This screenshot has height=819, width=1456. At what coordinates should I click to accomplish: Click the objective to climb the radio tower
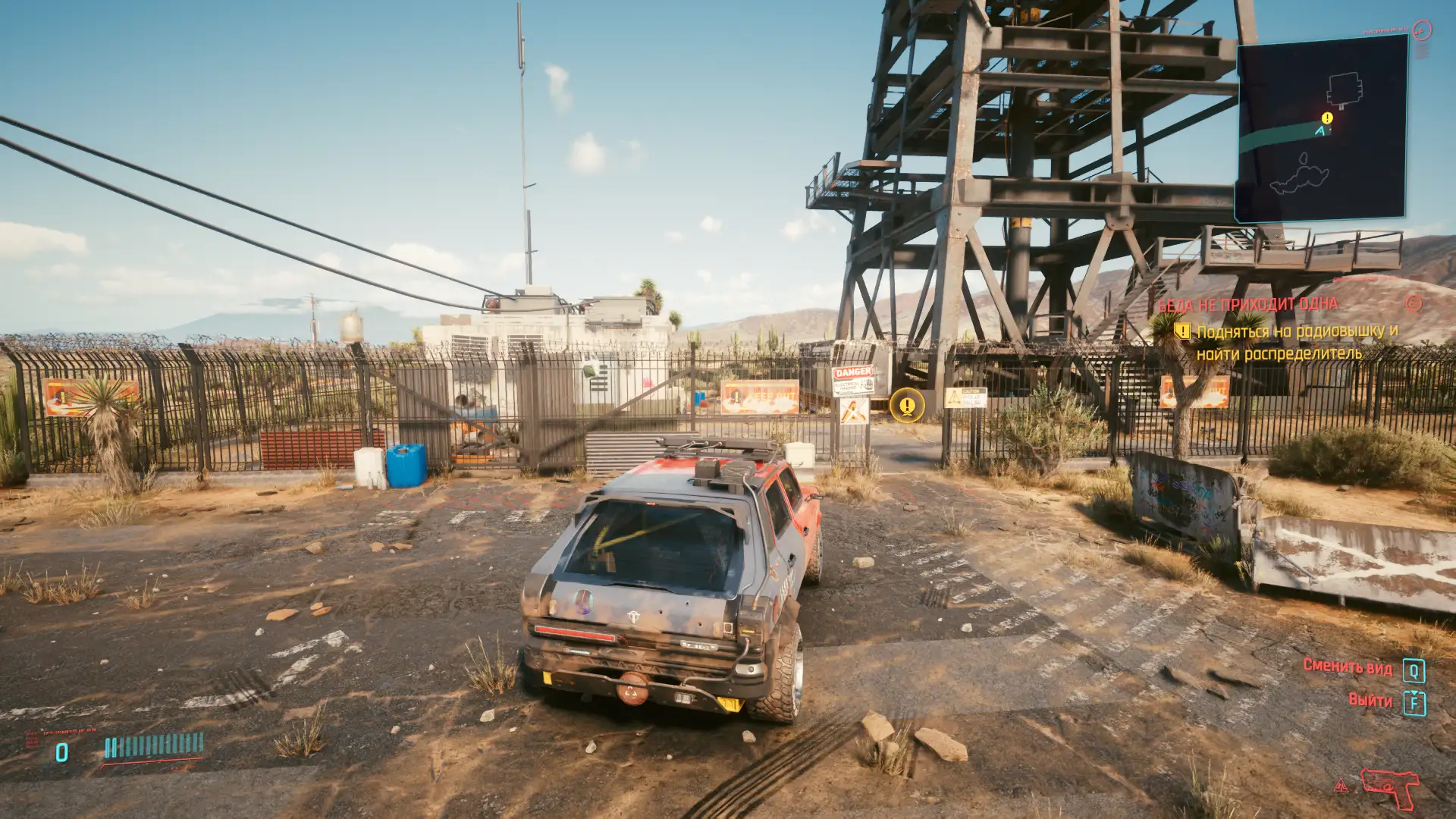tap(1297, 343)
